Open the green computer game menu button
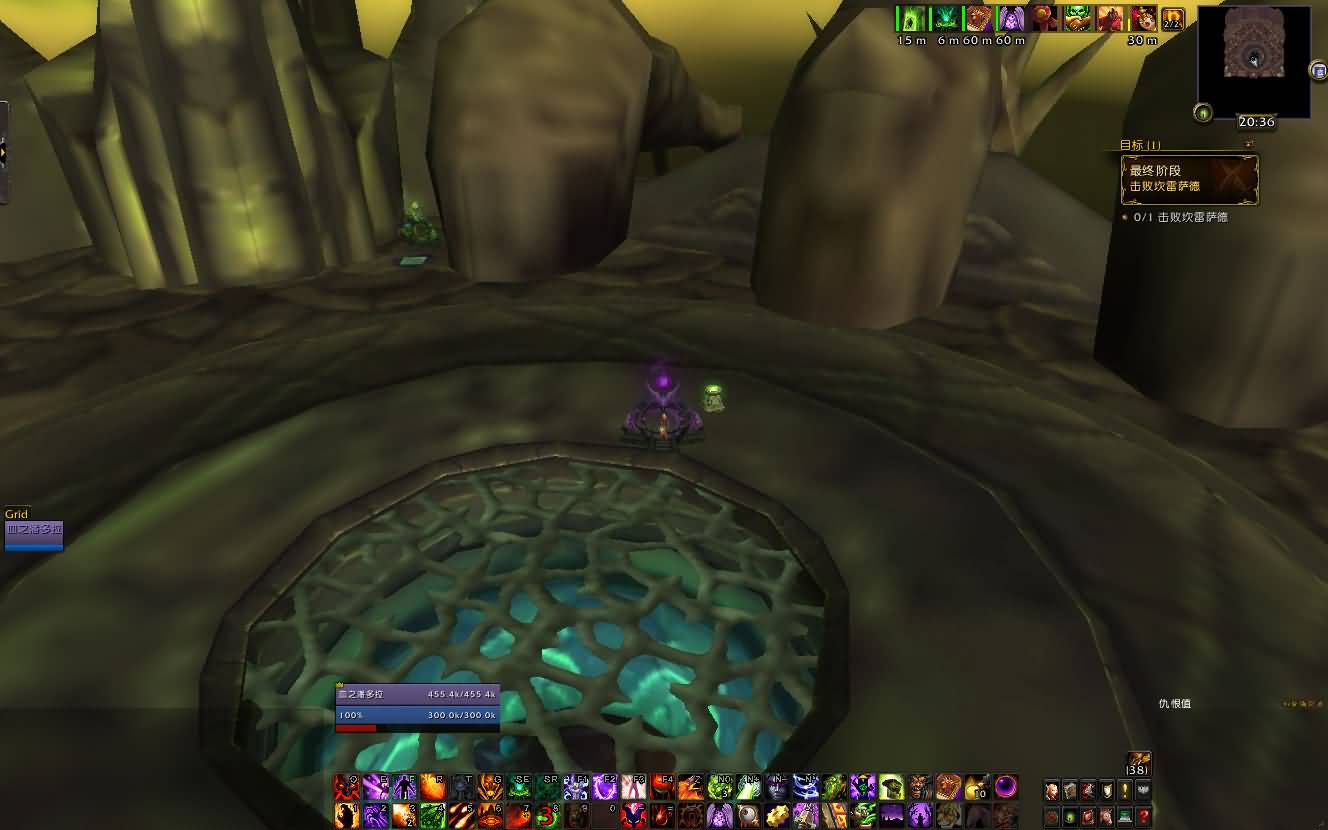This screenshot has width=1328, height=830. [x=1125, y=817]
